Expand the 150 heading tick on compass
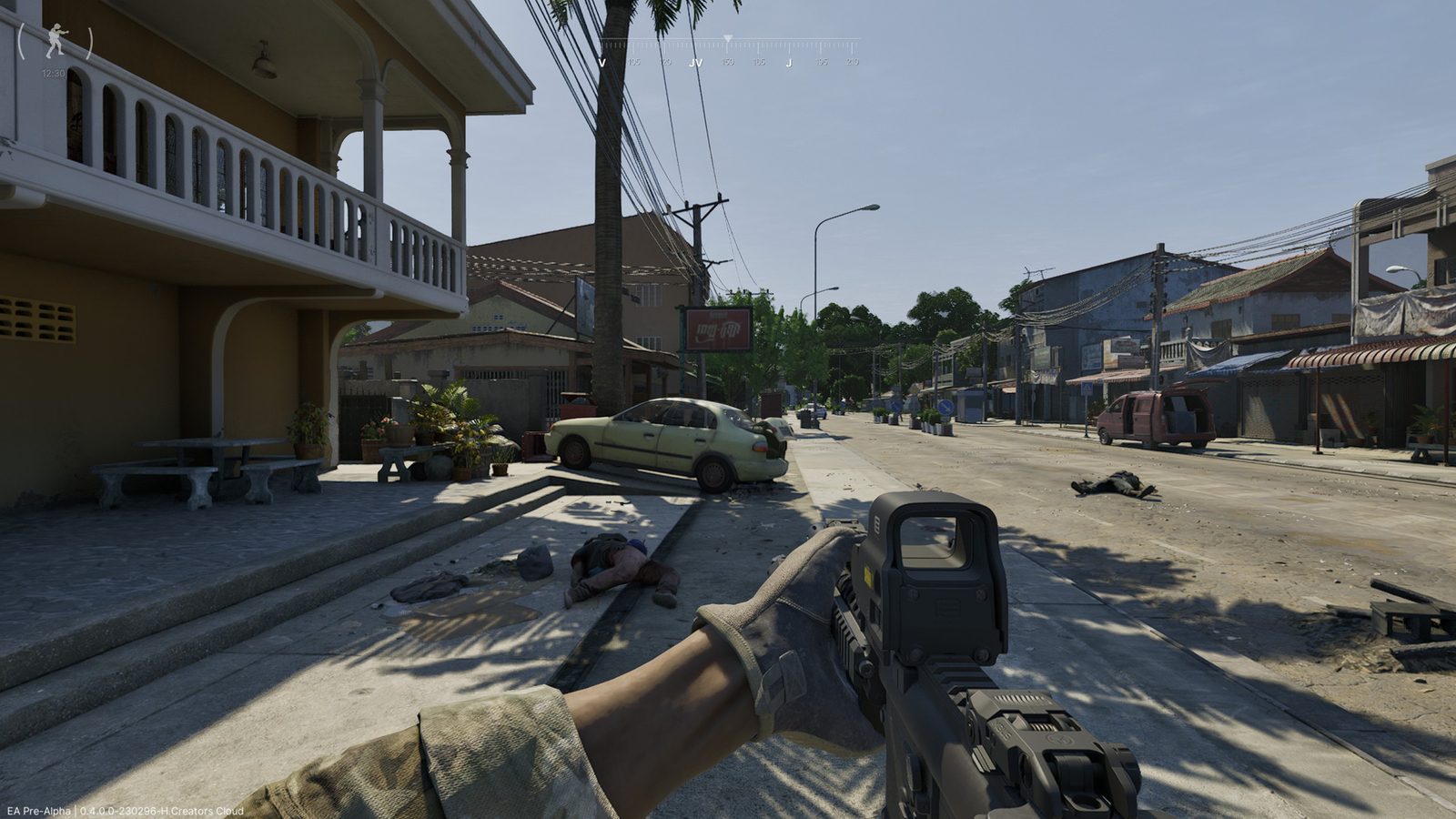Image resolution: width=1456 pixels, height=819 pixels. click(x=728, y=62)
